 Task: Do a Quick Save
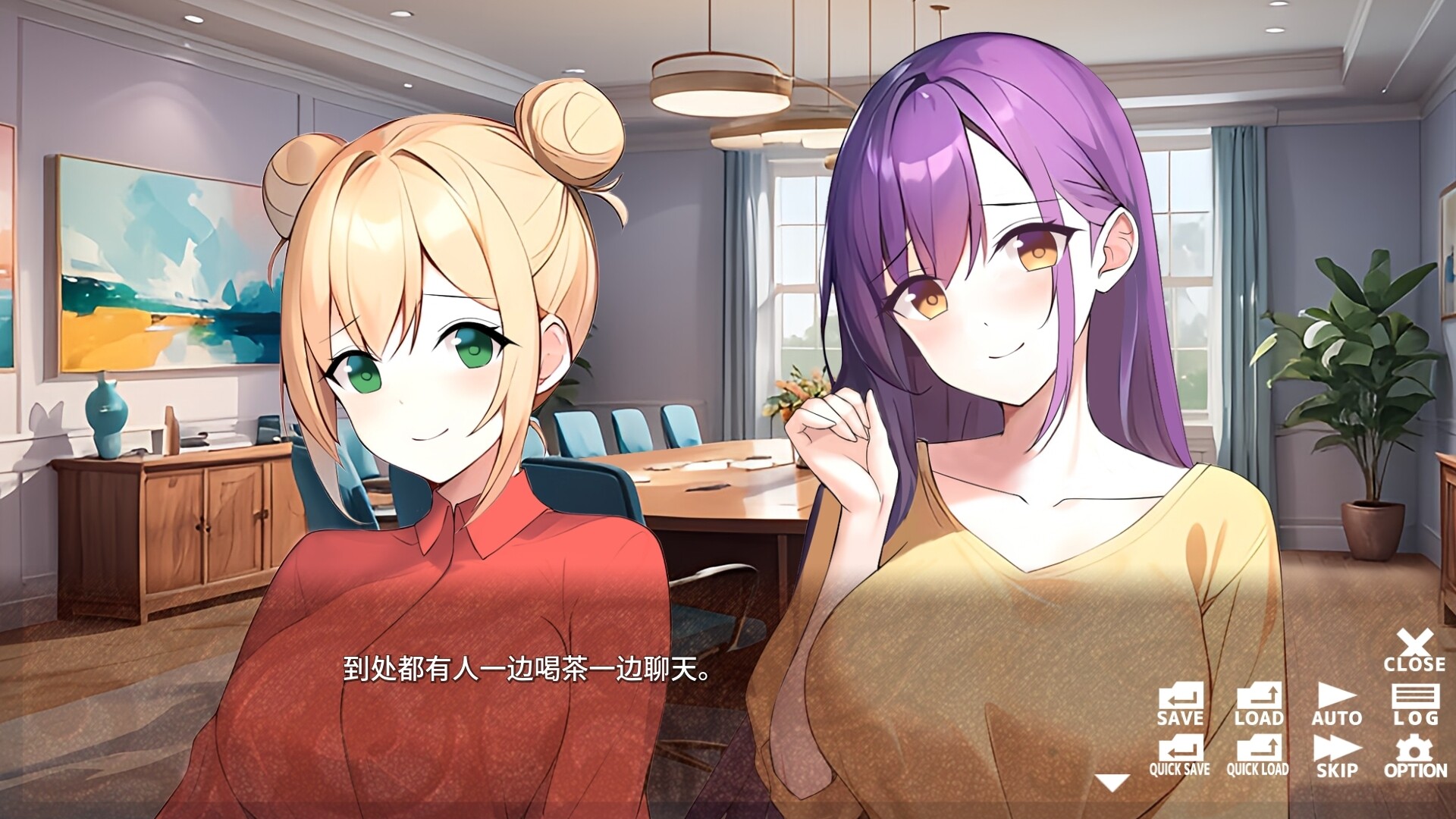click(1180, 757)
